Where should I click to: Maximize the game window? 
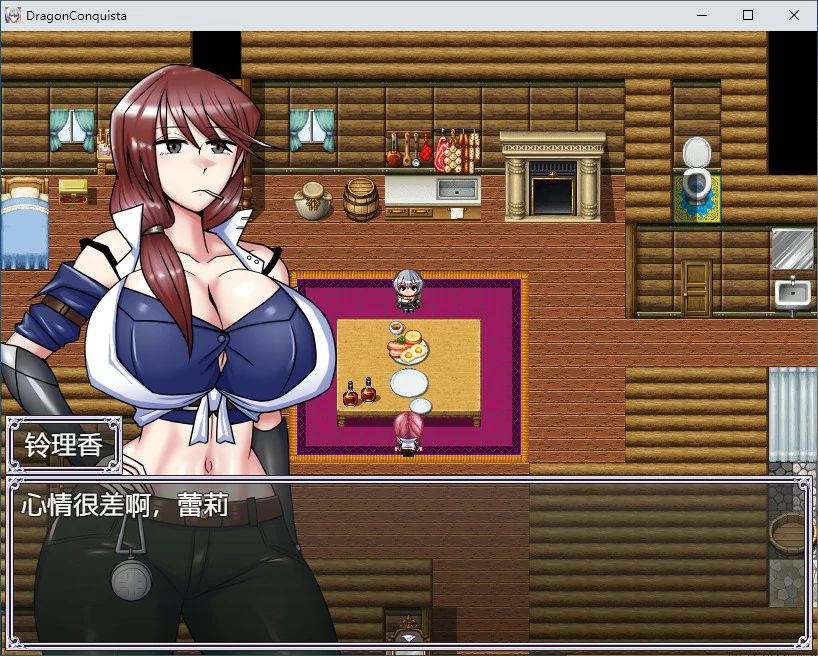(748, 15)
